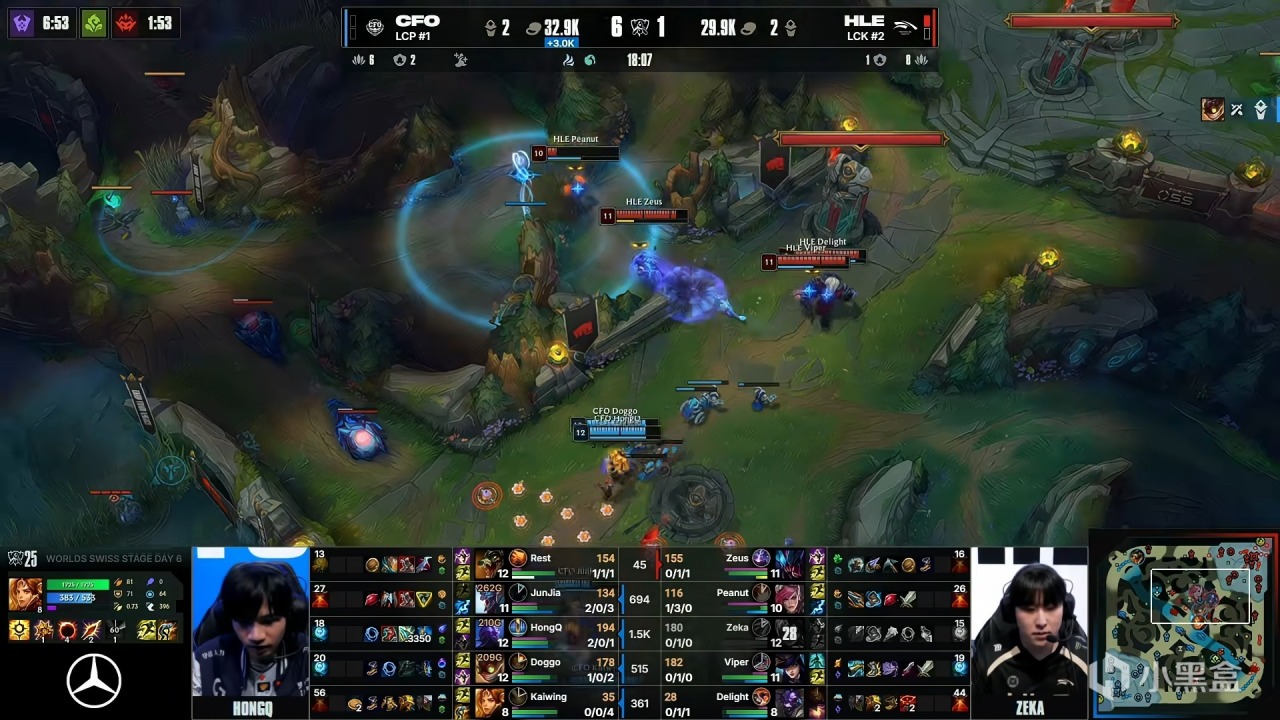Click Kaiwing's Leona portrait on the scoreboard
Screen dimensions: 1280x720
tap(489, 701)
